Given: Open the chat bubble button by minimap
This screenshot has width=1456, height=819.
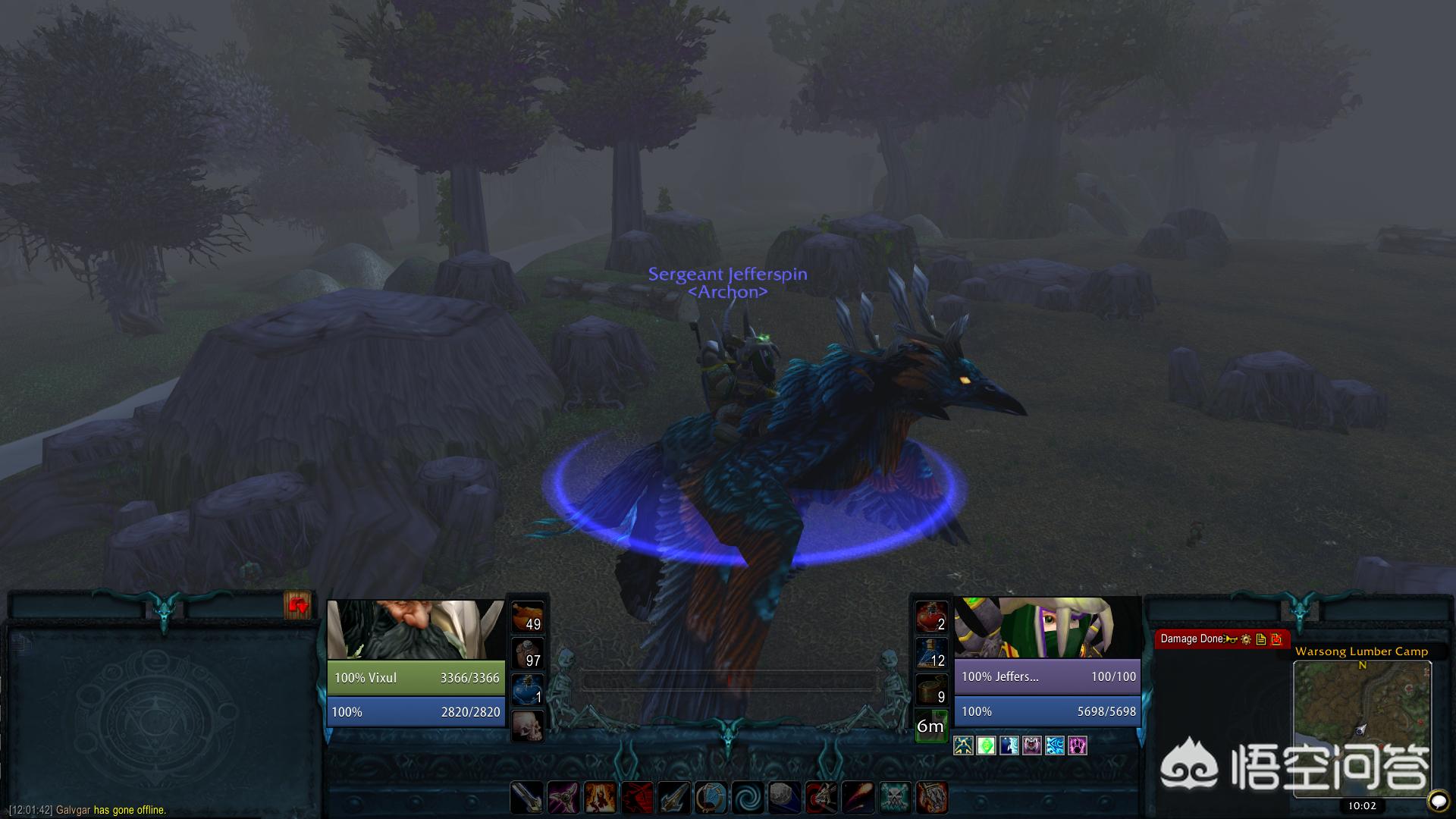Looking at the screenshot, I should tap(1436, 800).
